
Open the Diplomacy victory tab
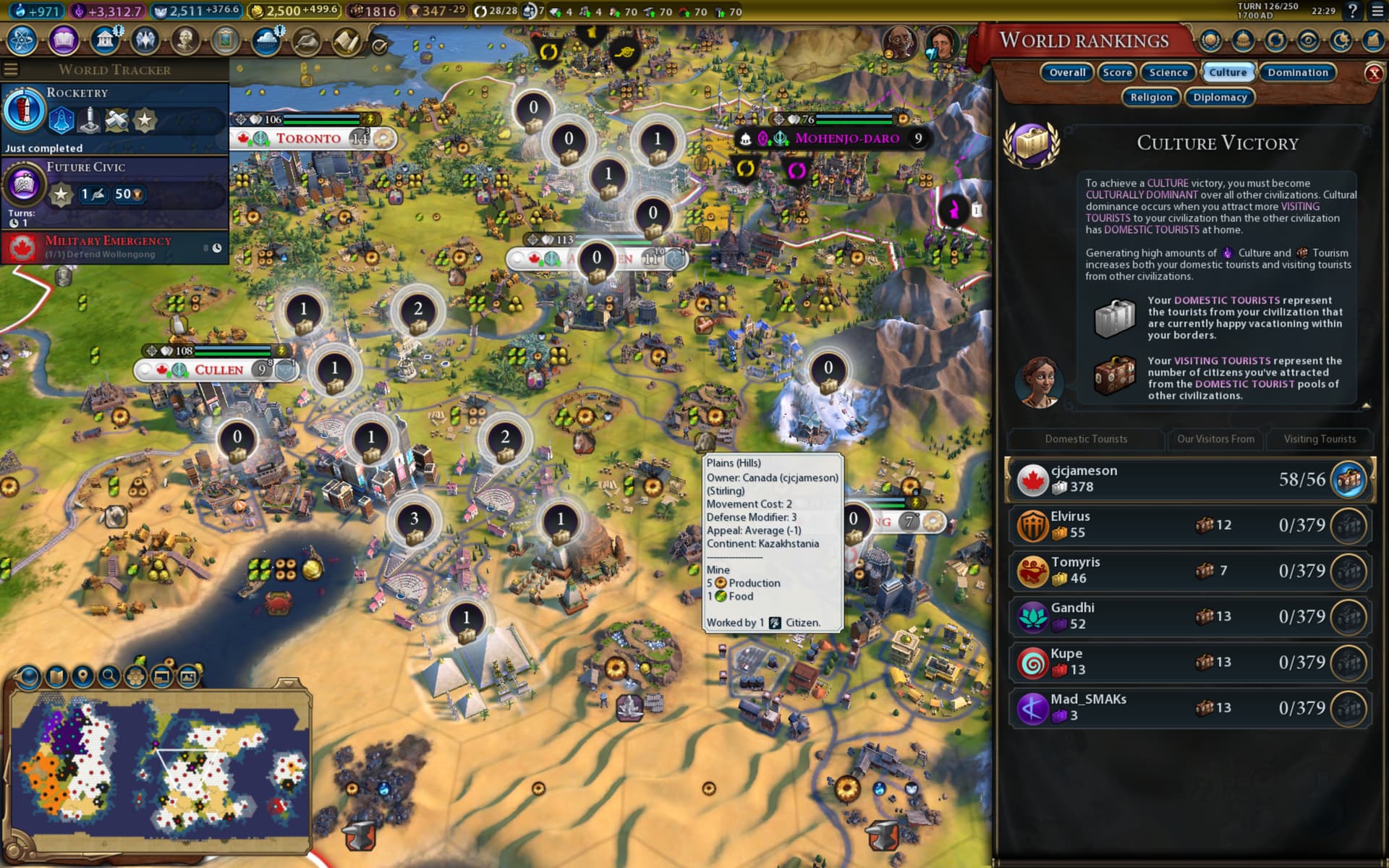[x=1220, y=97]
